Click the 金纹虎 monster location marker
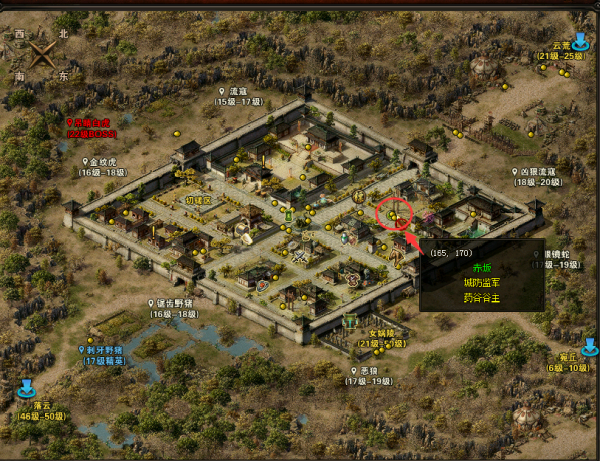600x461 pixels. pos(86,160)
